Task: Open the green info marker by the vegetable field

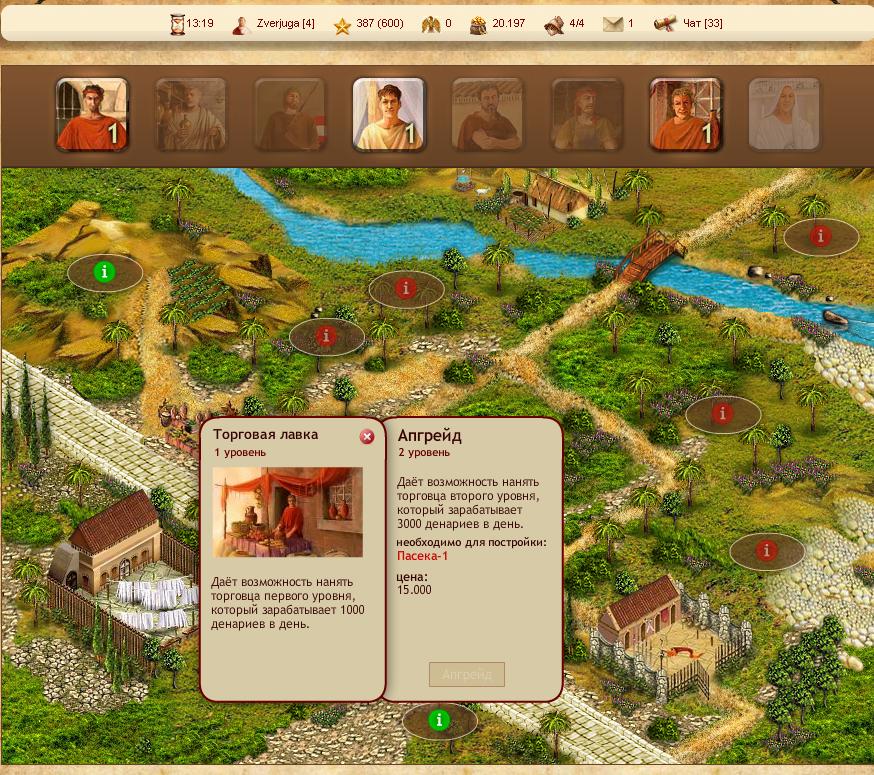Action: pyautogui.click(x=104, y=271)
